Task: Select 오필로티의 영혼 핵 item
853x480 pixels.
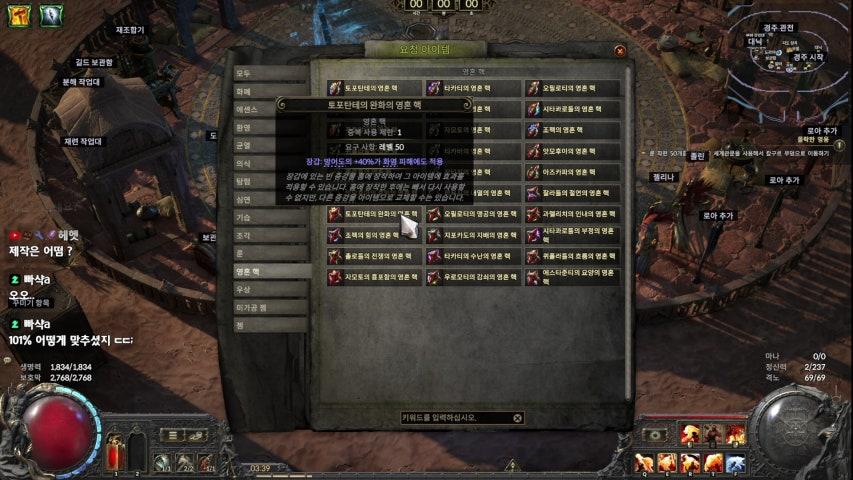Action: coord(572,88)
